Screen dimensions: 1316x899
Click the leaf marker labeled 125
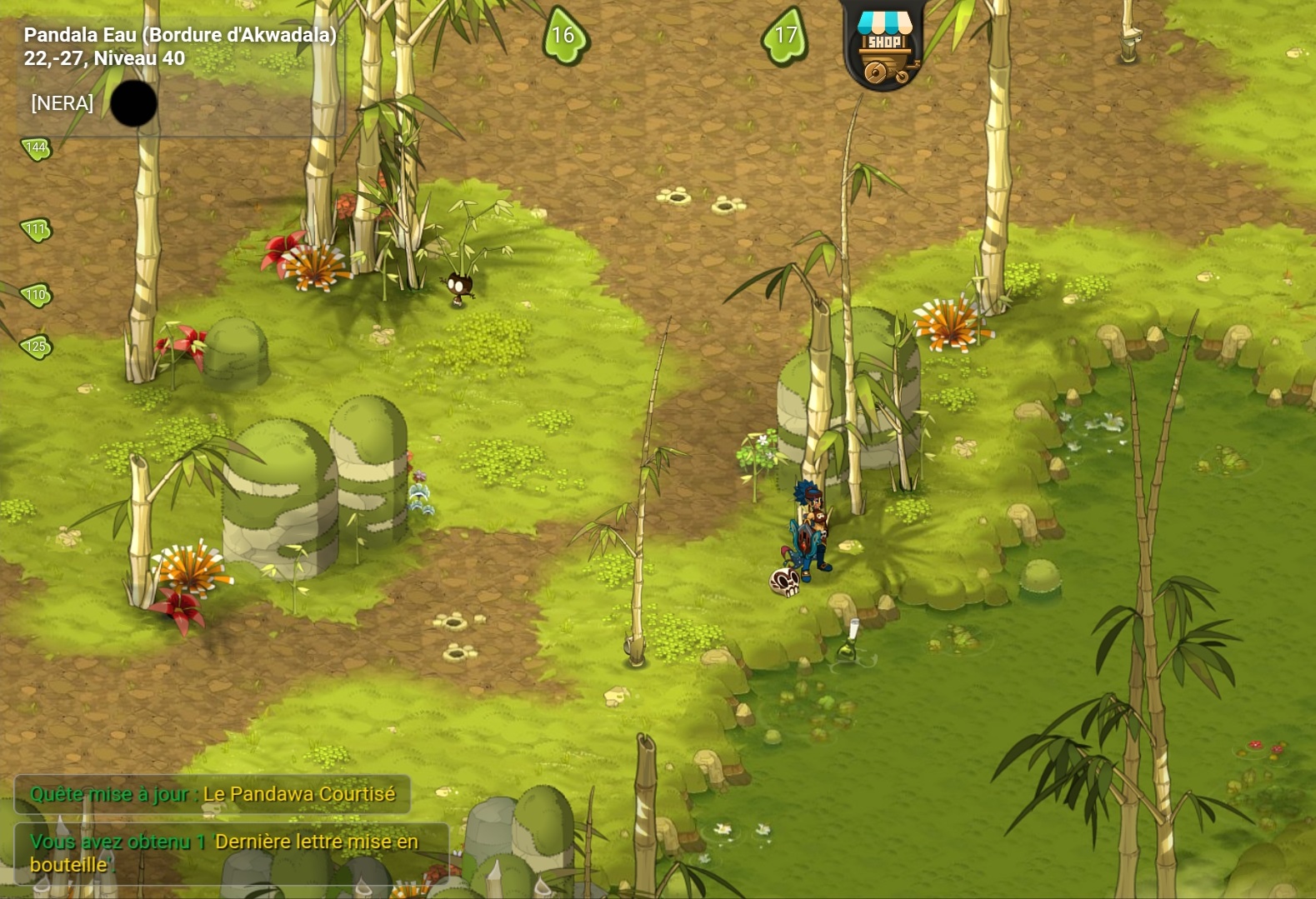tap(36, 347)
